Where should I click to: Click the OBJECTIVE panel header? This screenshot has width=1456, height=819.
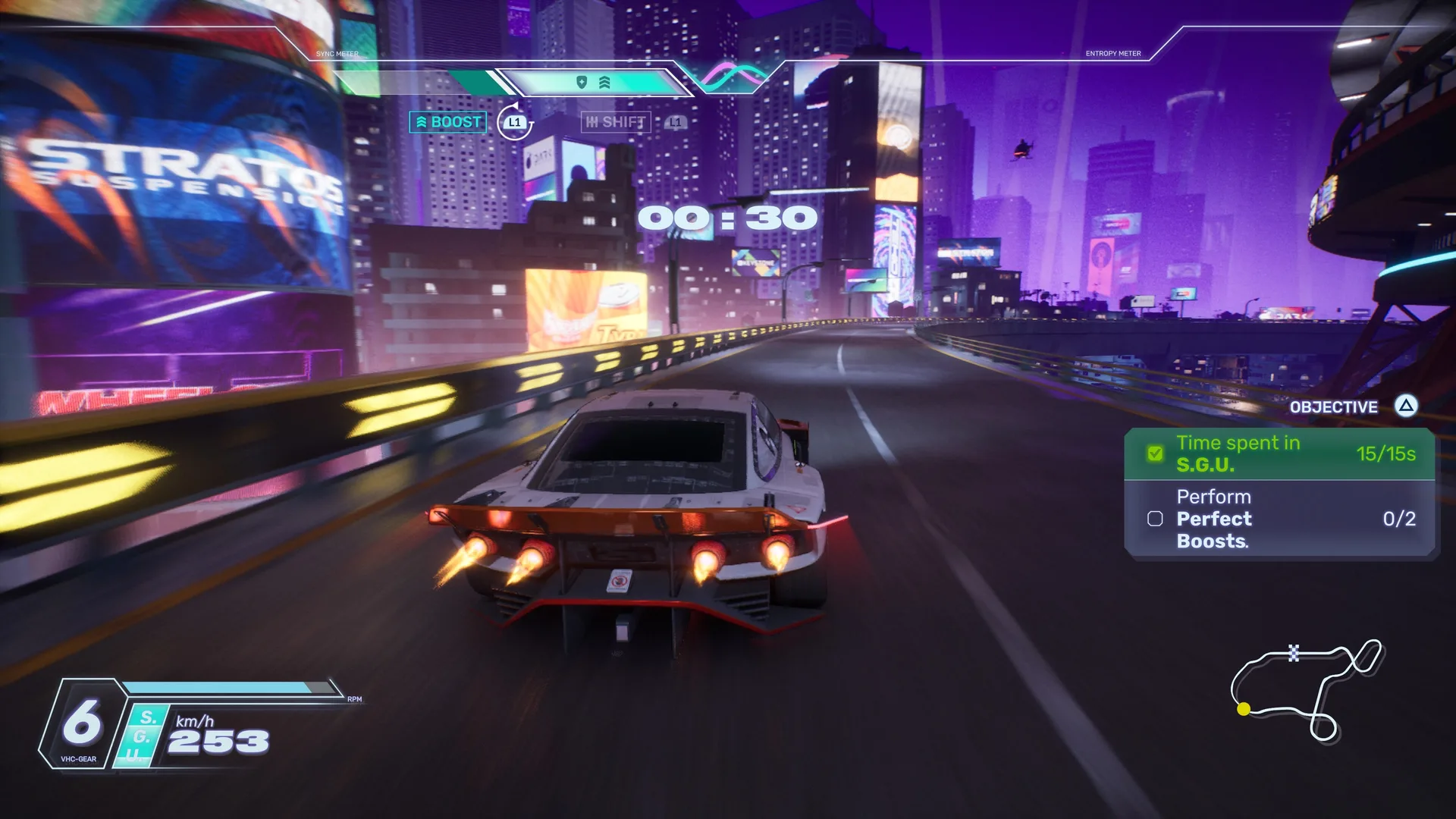click(x=1333, y=407)
